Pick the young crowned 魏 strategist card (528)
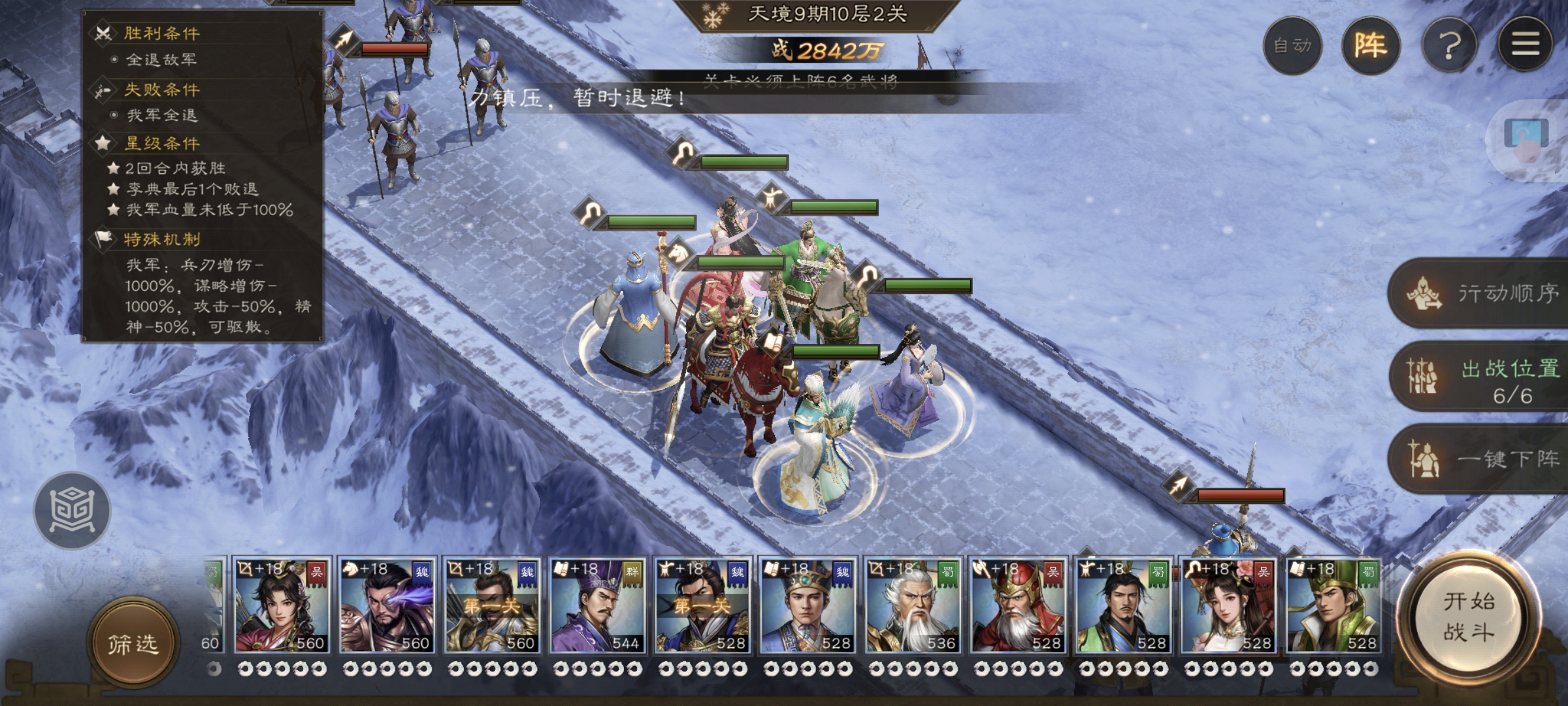The width and height of the screenshot is (1568, 706). tap(808, 606)
